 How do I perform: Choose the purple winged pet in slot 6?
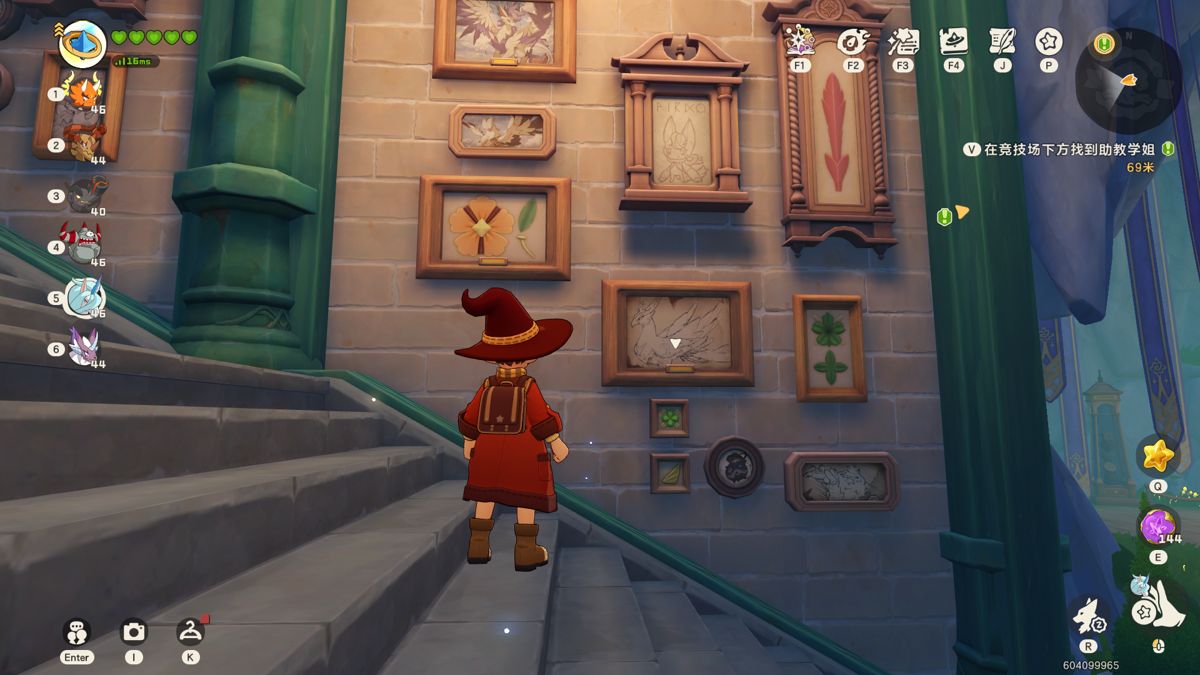point(84,347)
